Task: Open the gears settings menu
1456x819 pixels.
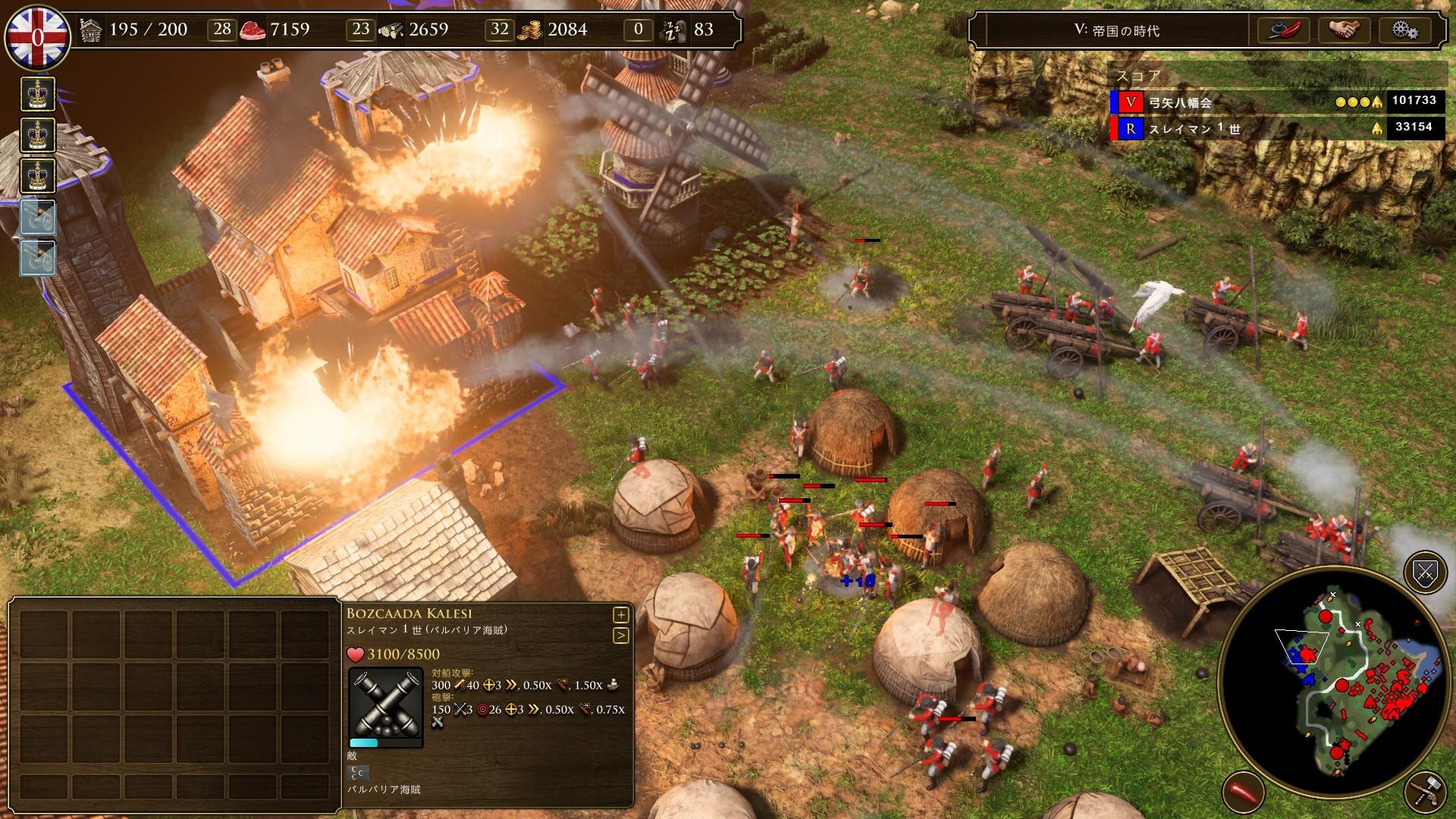Action: (x=1404, y=30)
